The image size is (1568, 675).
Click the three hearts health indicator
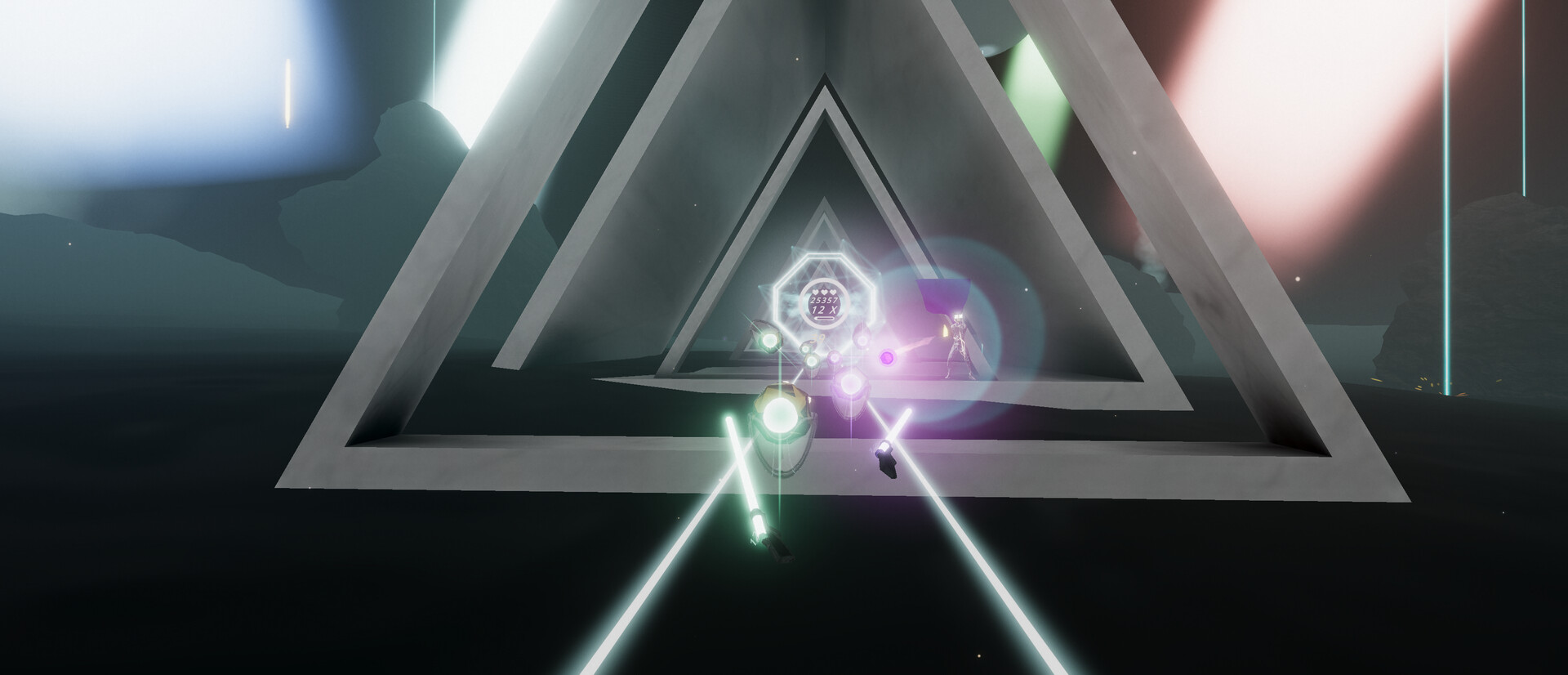824,292
